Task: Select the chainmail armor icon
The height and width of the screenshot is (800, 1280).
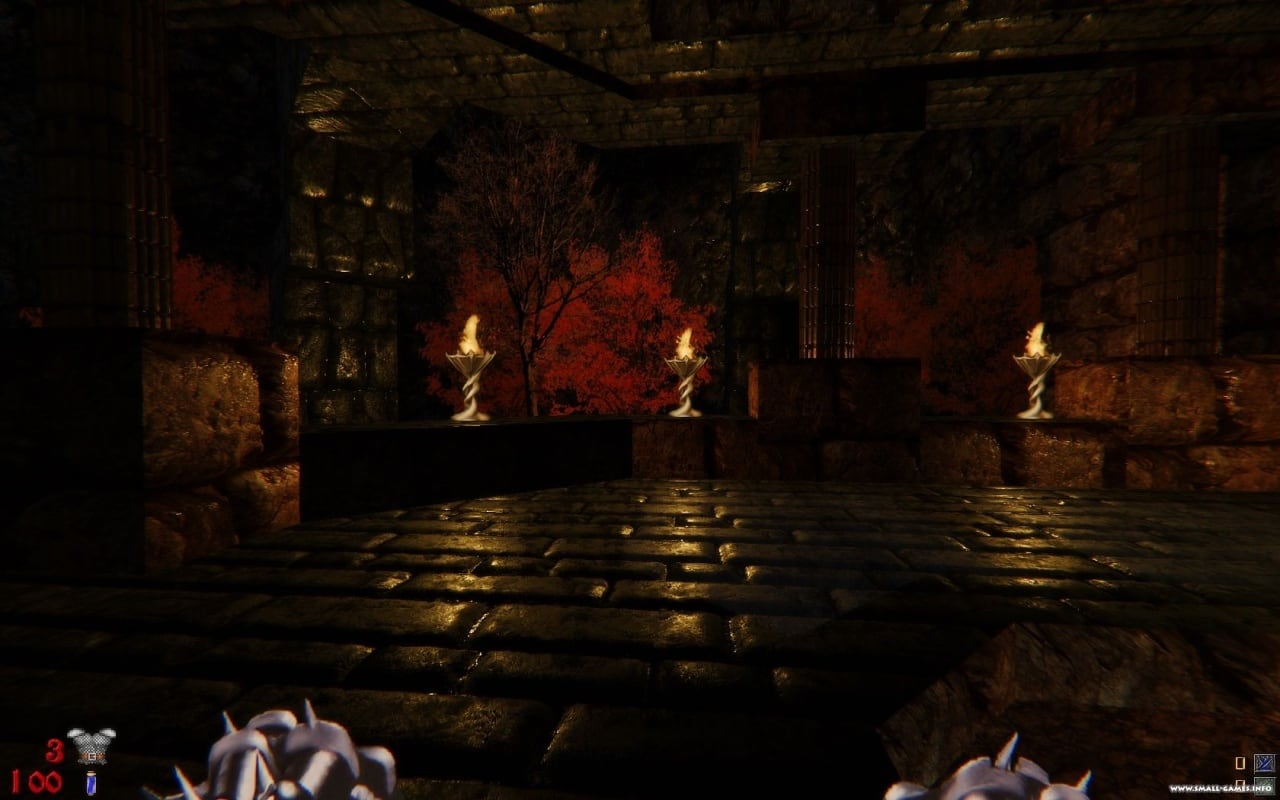Action: 91,747
